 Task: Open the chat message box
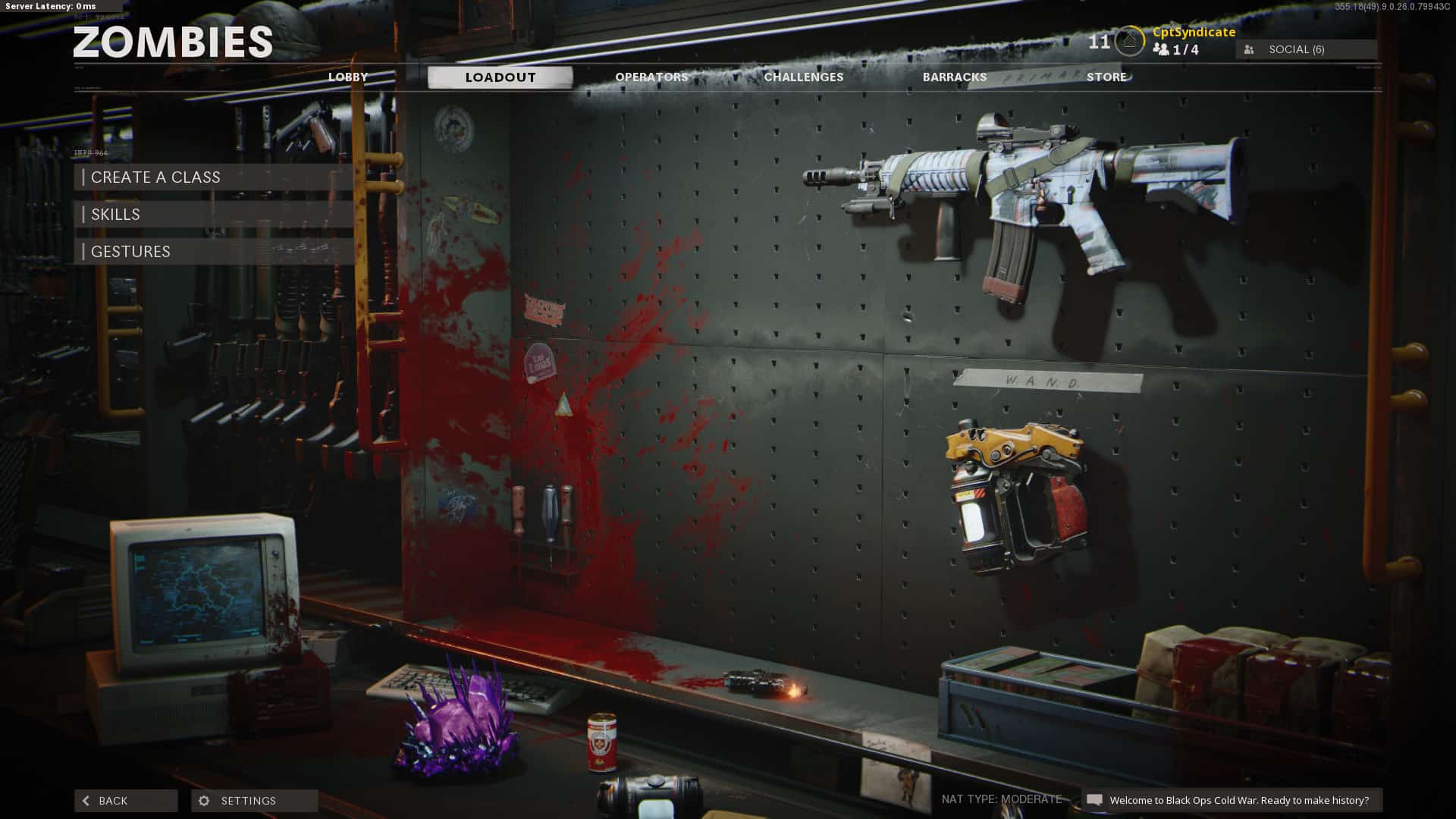(1231, 801)
